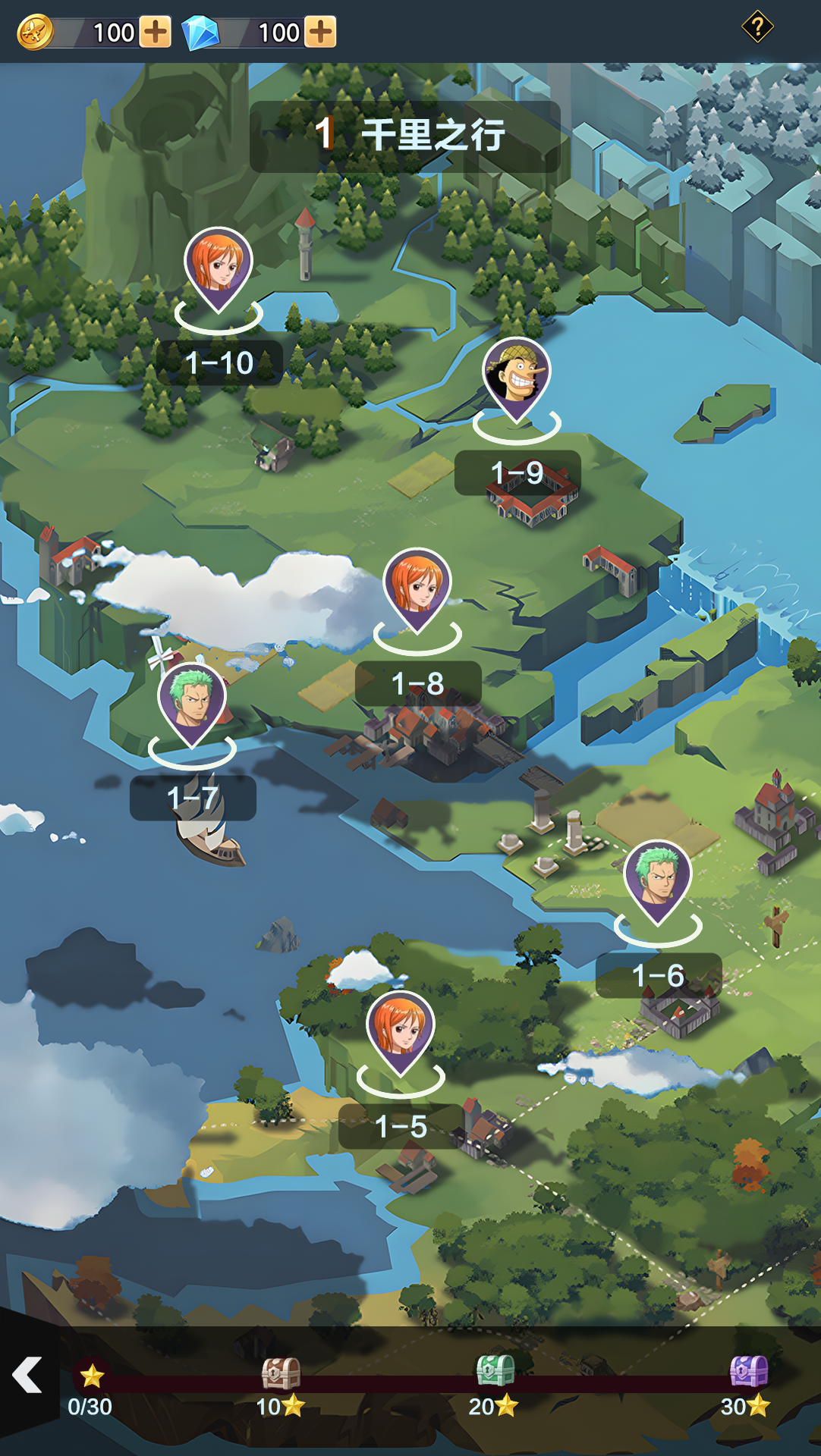Claim the 20-star green chest reward
This screenshot has width=821, height=1456.
[495, 1371]
